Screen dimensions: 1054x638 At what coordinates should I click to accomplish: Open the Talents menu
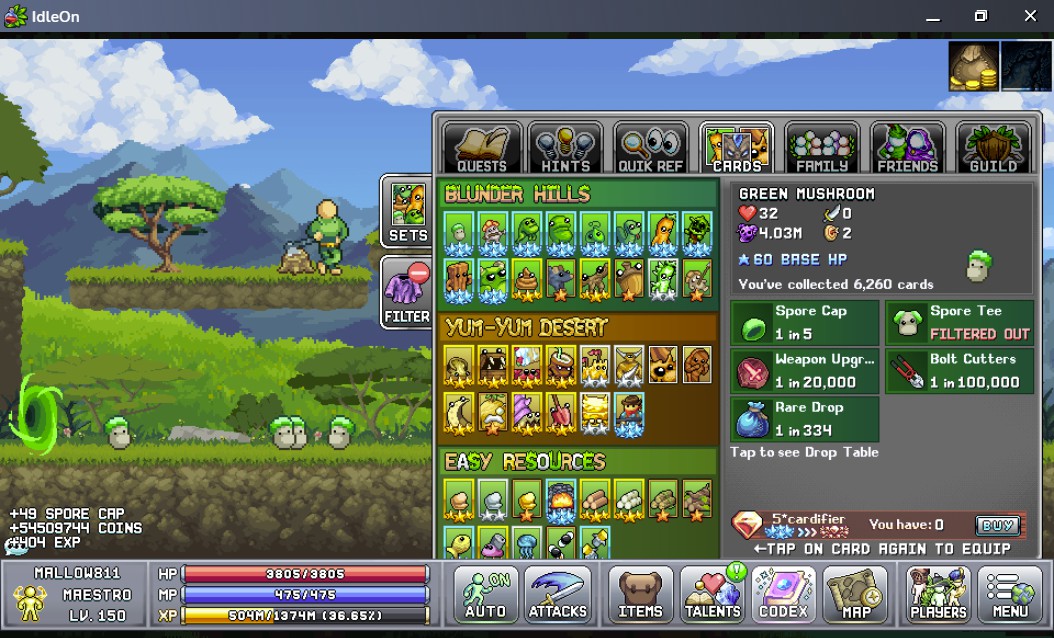tap(712, 594)
